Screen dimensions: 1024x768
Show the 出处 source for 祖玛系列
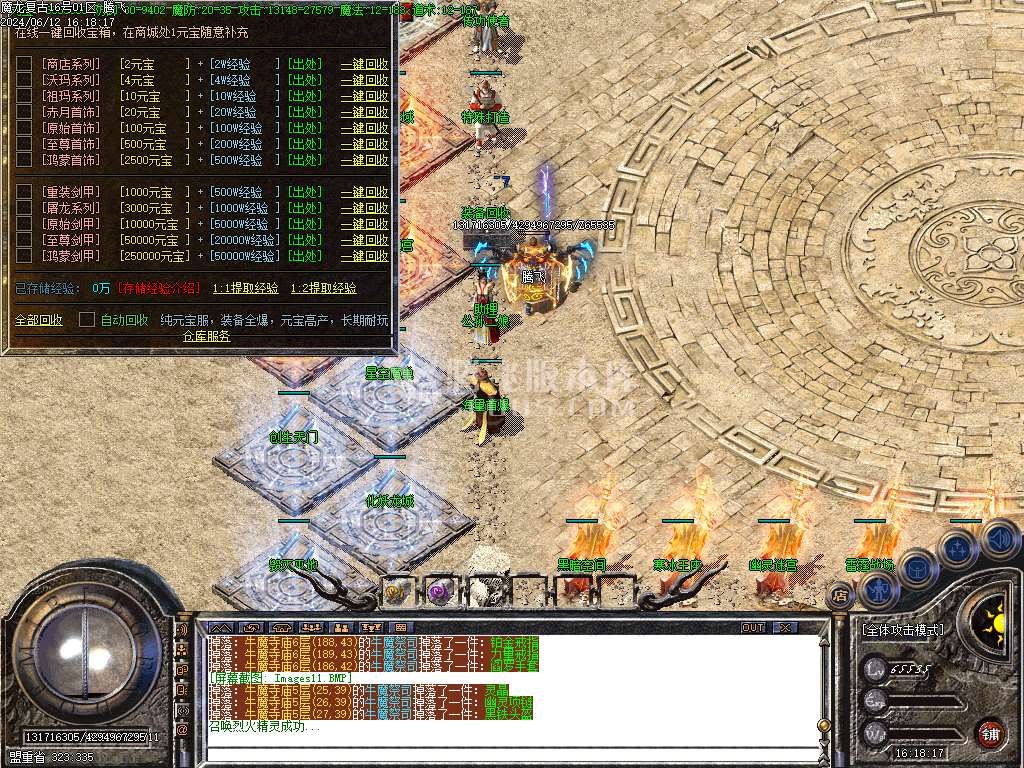click(x=305, y=96)
